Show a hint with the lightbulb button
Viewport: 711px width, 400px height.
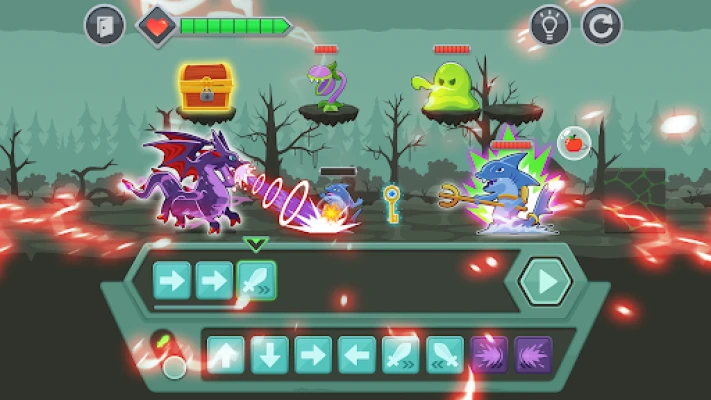[x=550, y=25]
